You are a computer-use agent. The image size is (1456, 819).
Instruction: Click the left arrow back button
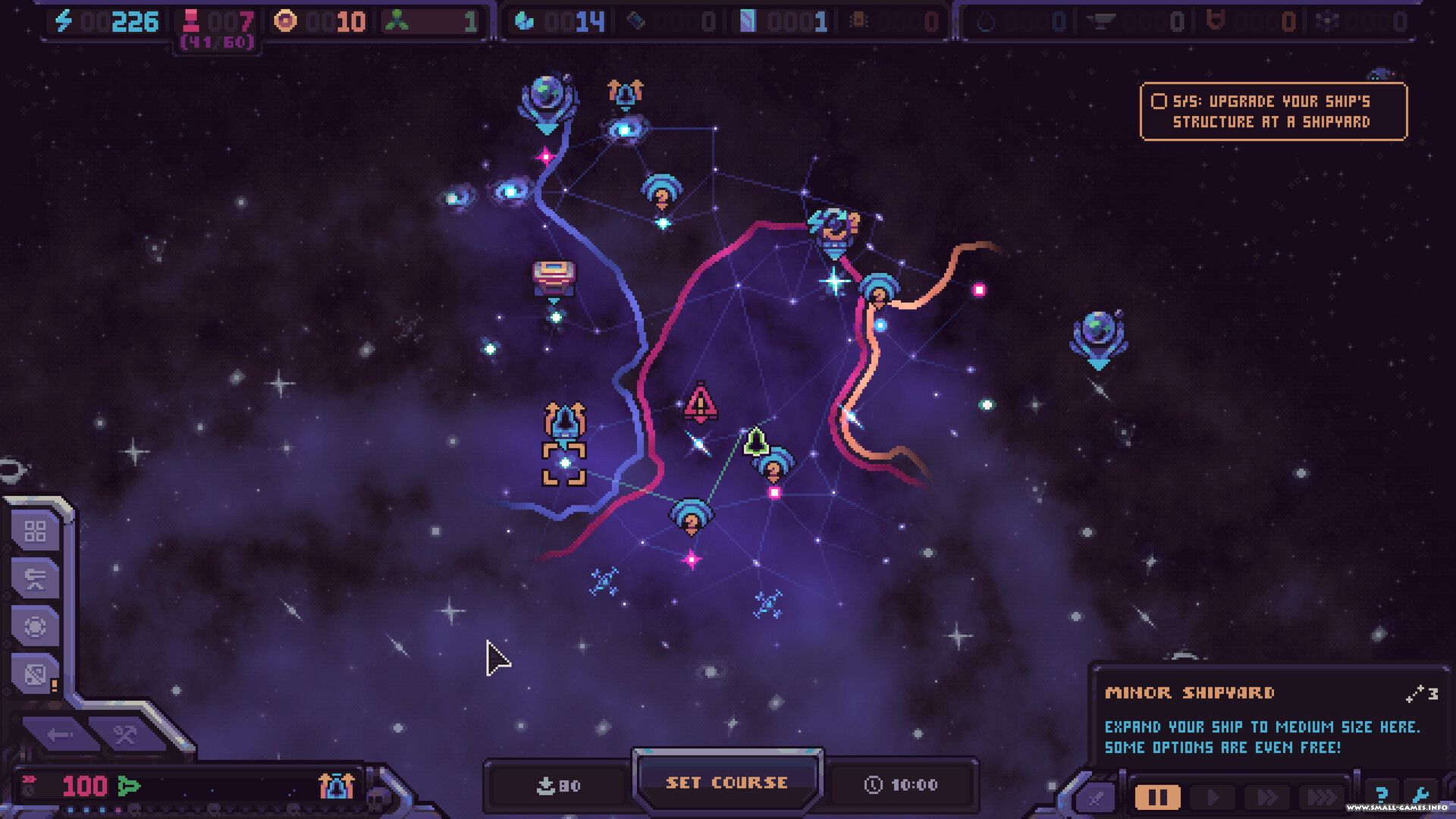coord(59,734)
